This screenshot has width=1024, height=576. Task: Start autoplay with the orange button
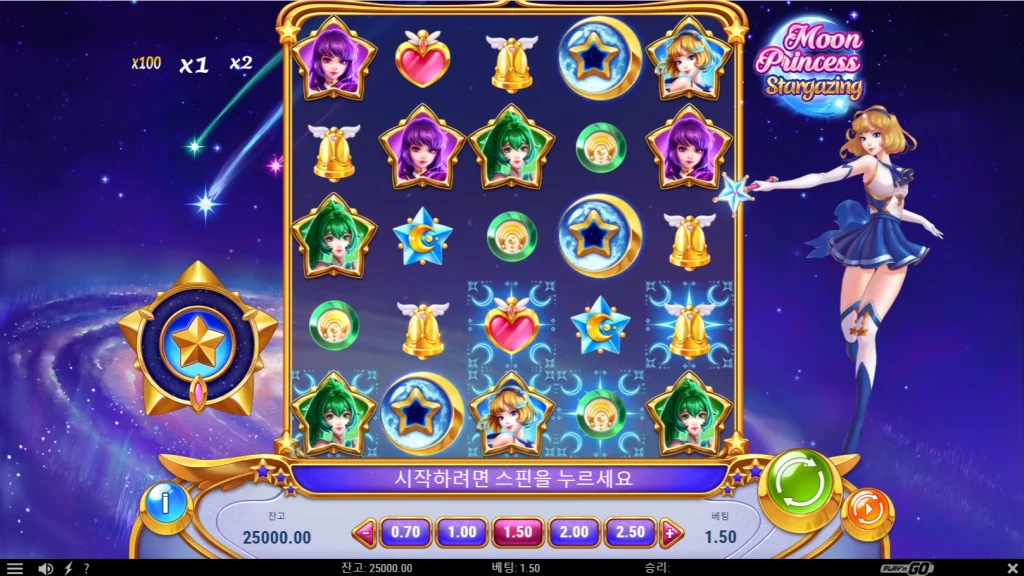pyautogui.click(x=866, y=514)
